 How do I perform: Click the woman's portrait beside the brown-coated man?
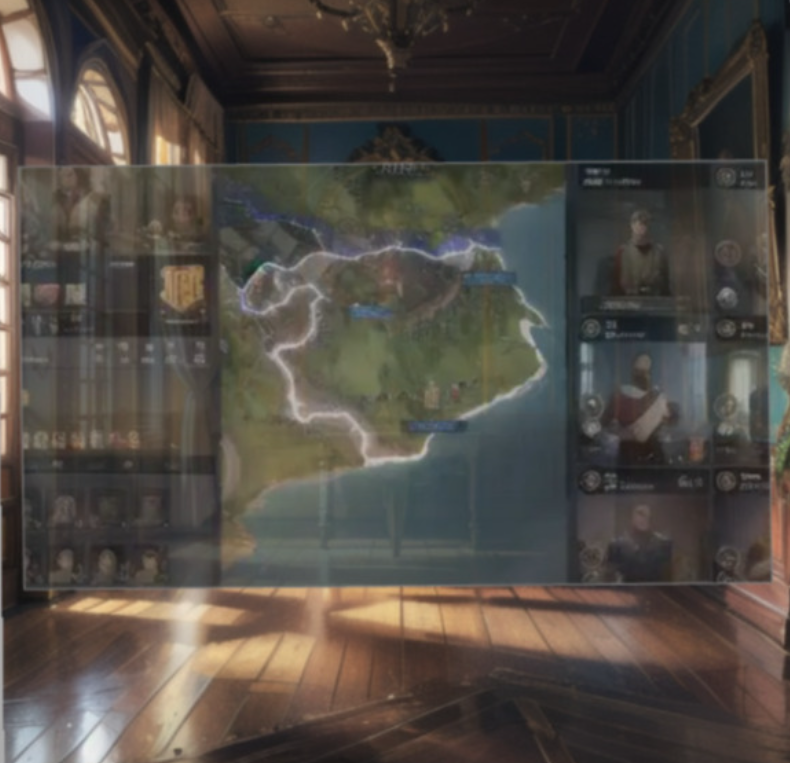pos(182,215)
